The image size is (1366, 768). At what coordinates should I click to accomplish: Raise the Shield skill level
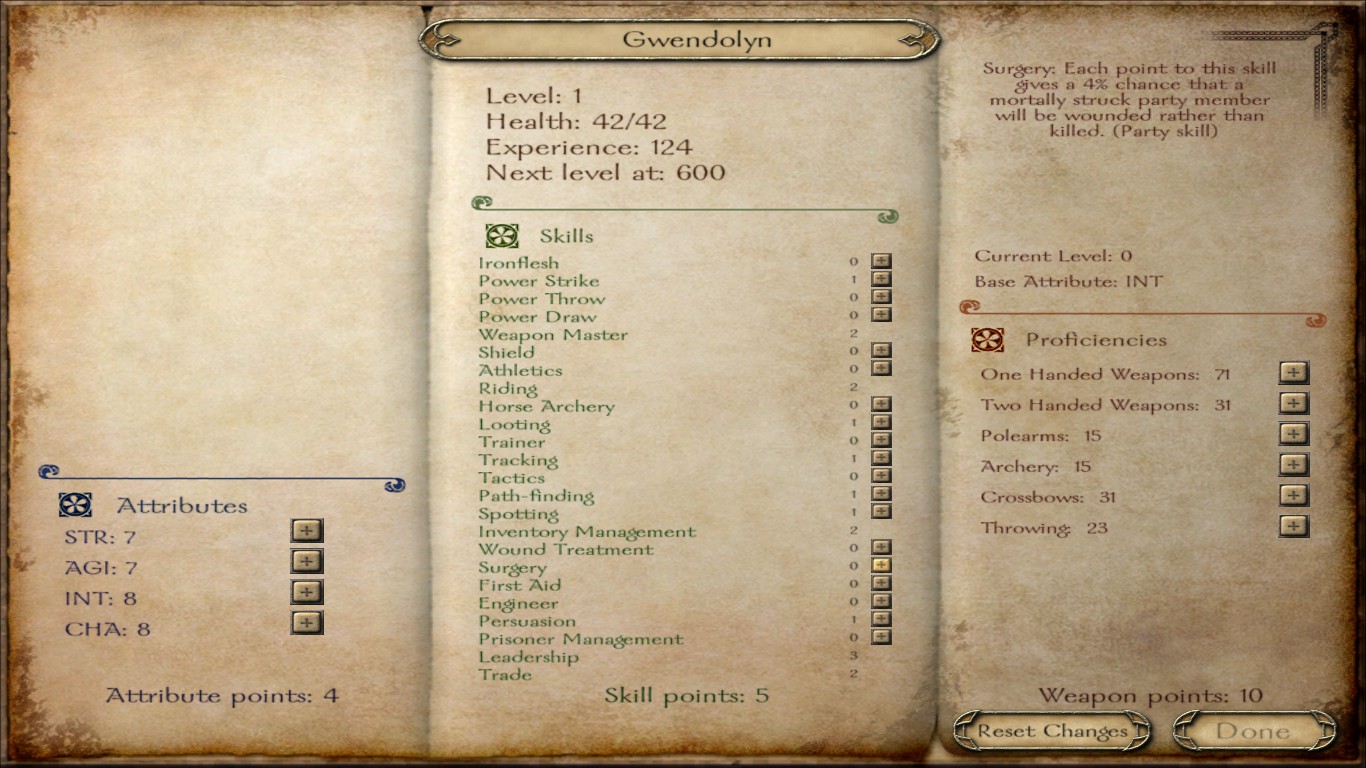point(881,351)
